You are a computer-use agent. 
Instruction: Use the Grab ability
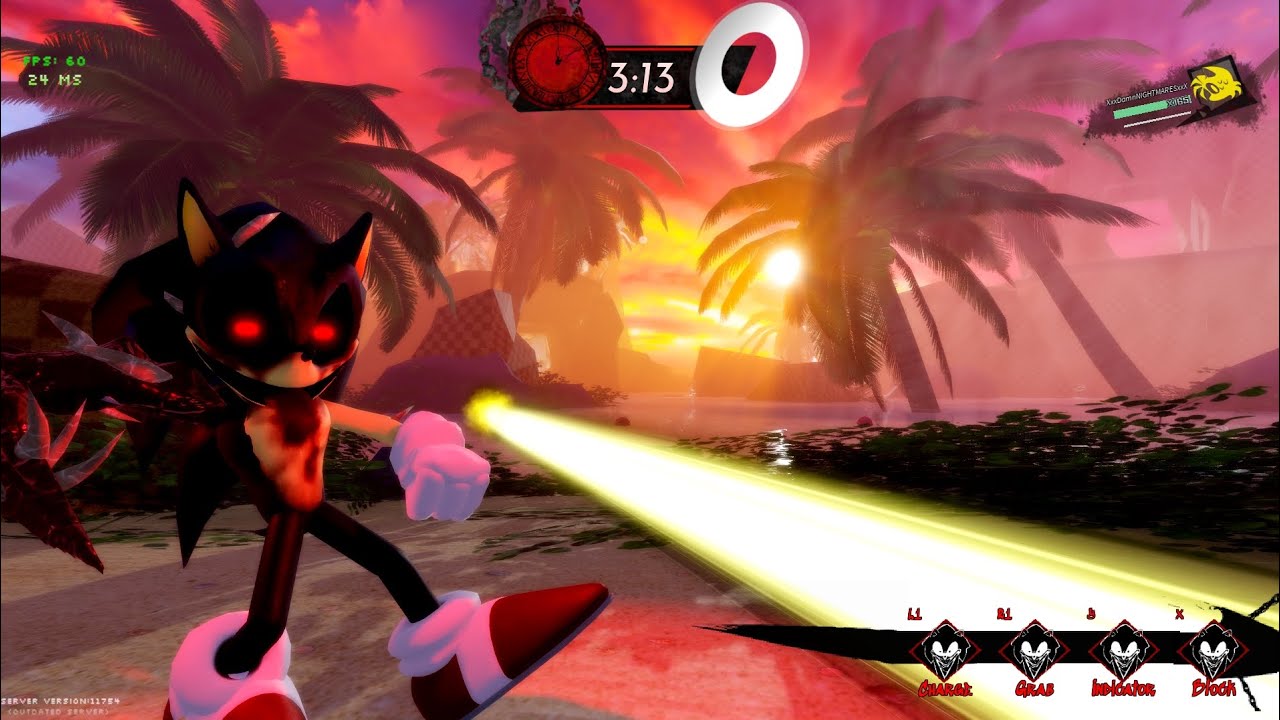click(x=1031, y=651)
